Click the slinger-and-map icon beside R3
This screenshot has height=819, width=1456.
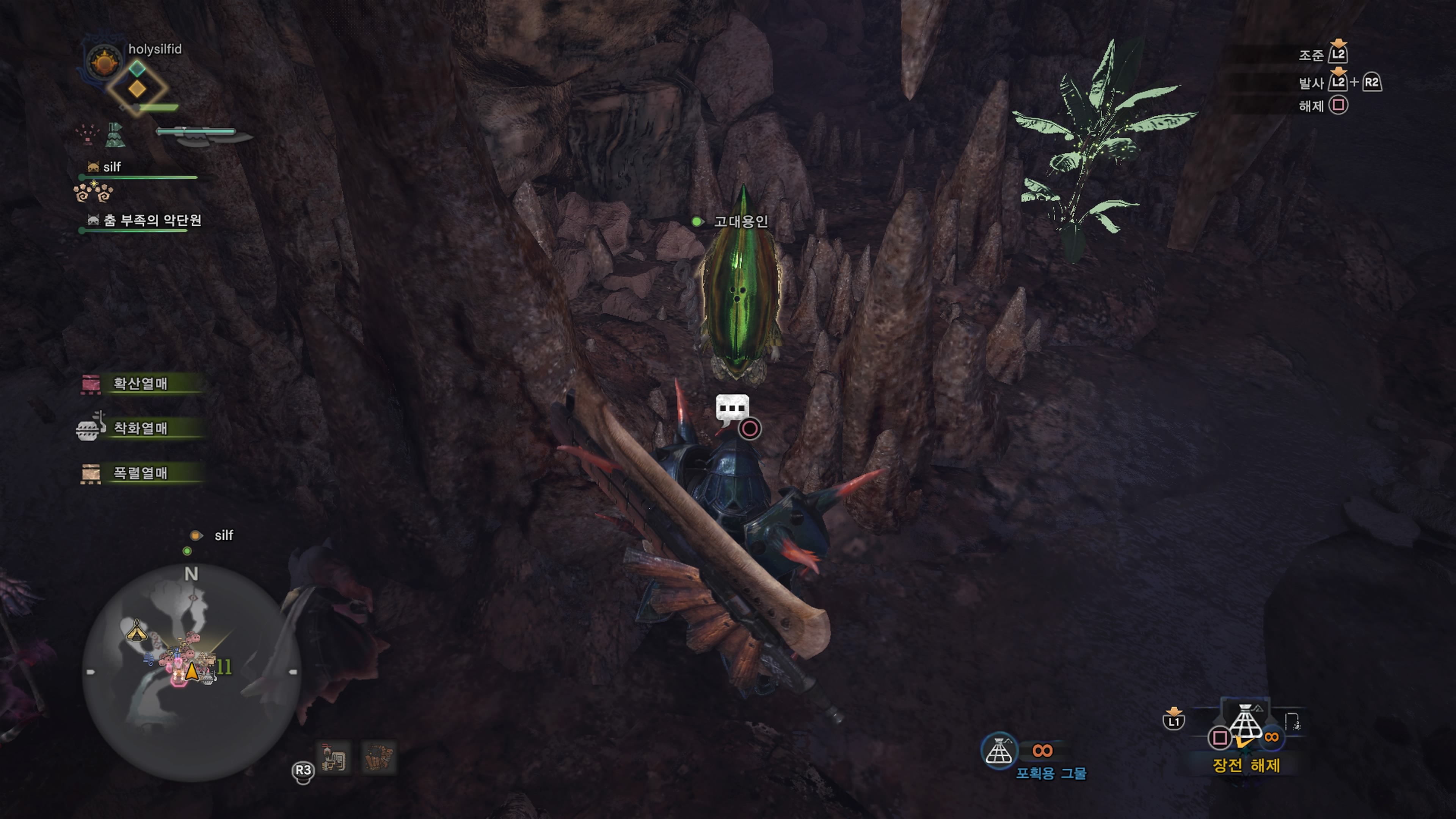click(x=334, y=758)
